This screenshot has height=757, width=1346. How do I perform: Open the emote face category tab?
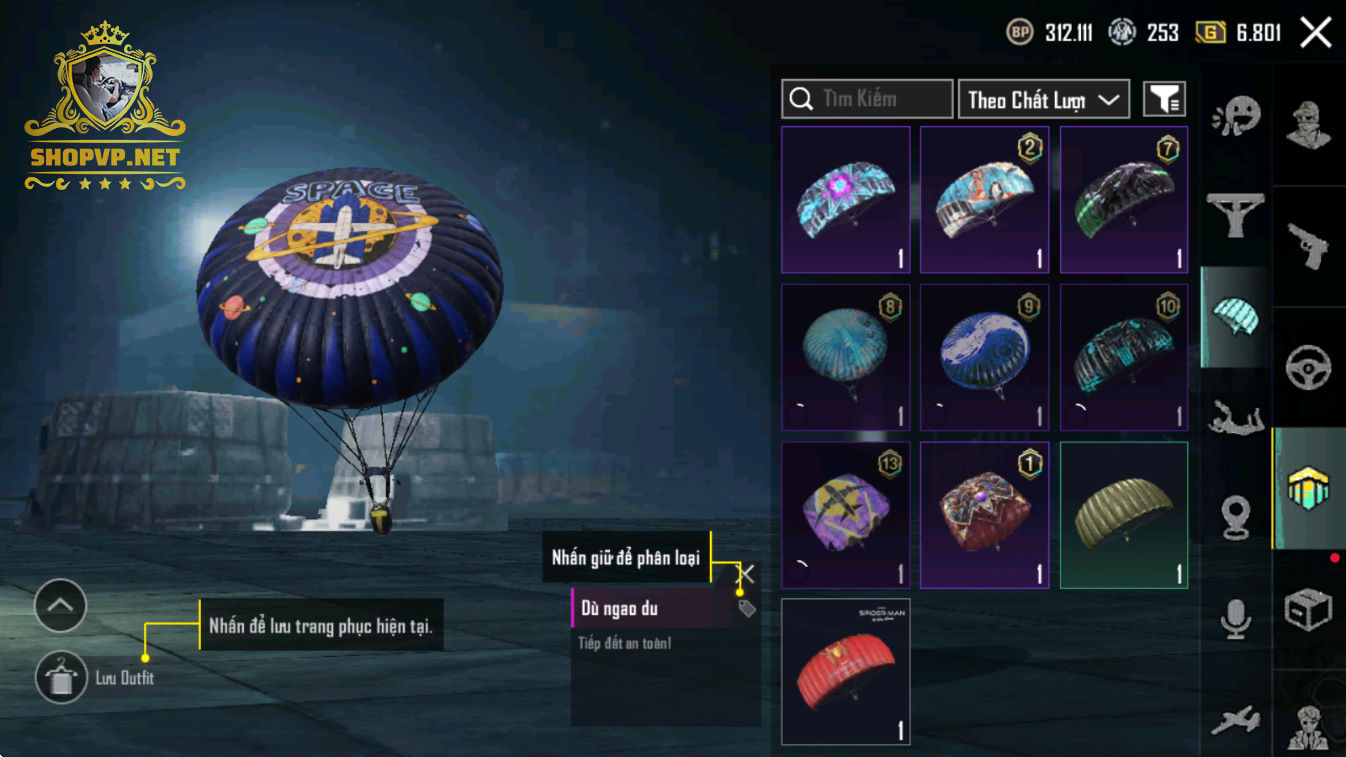click(1235, 119)
